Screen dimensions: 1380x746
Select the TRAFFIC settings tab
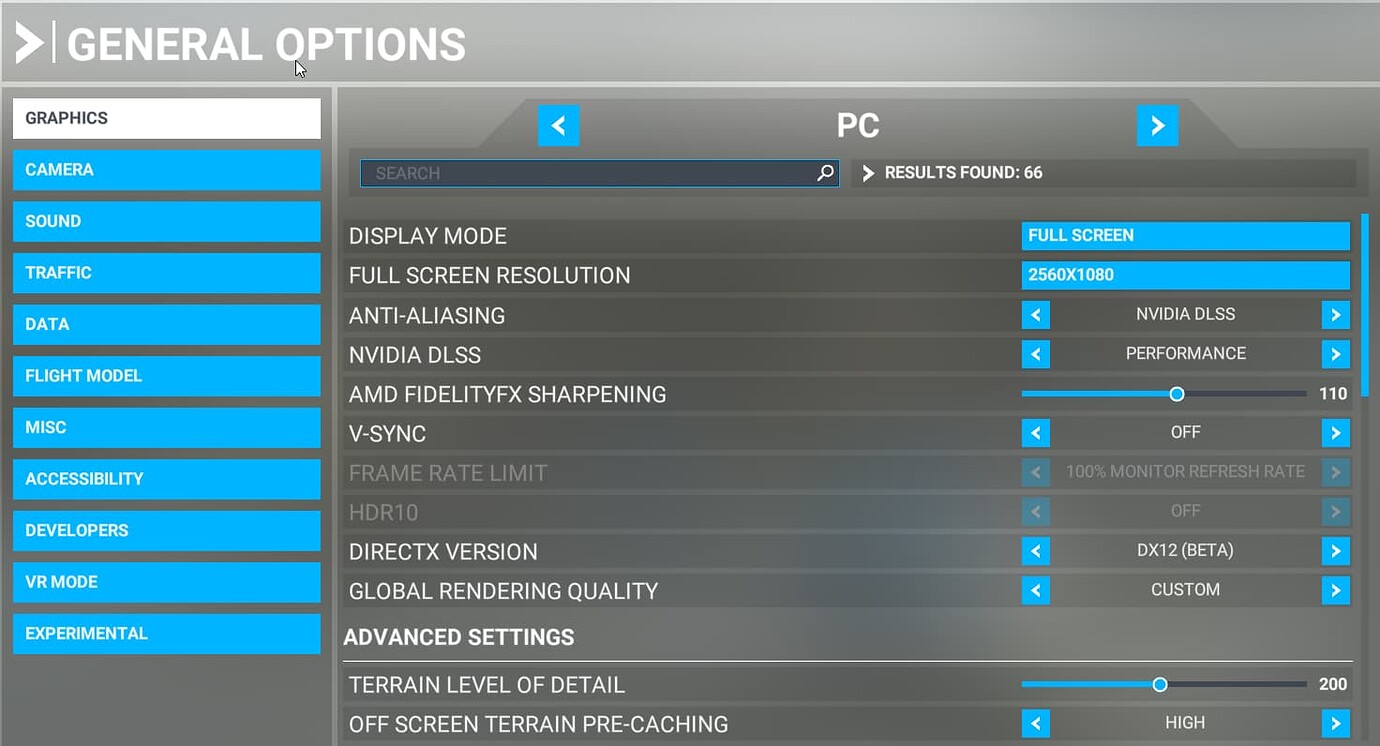(x=166, y=272)
